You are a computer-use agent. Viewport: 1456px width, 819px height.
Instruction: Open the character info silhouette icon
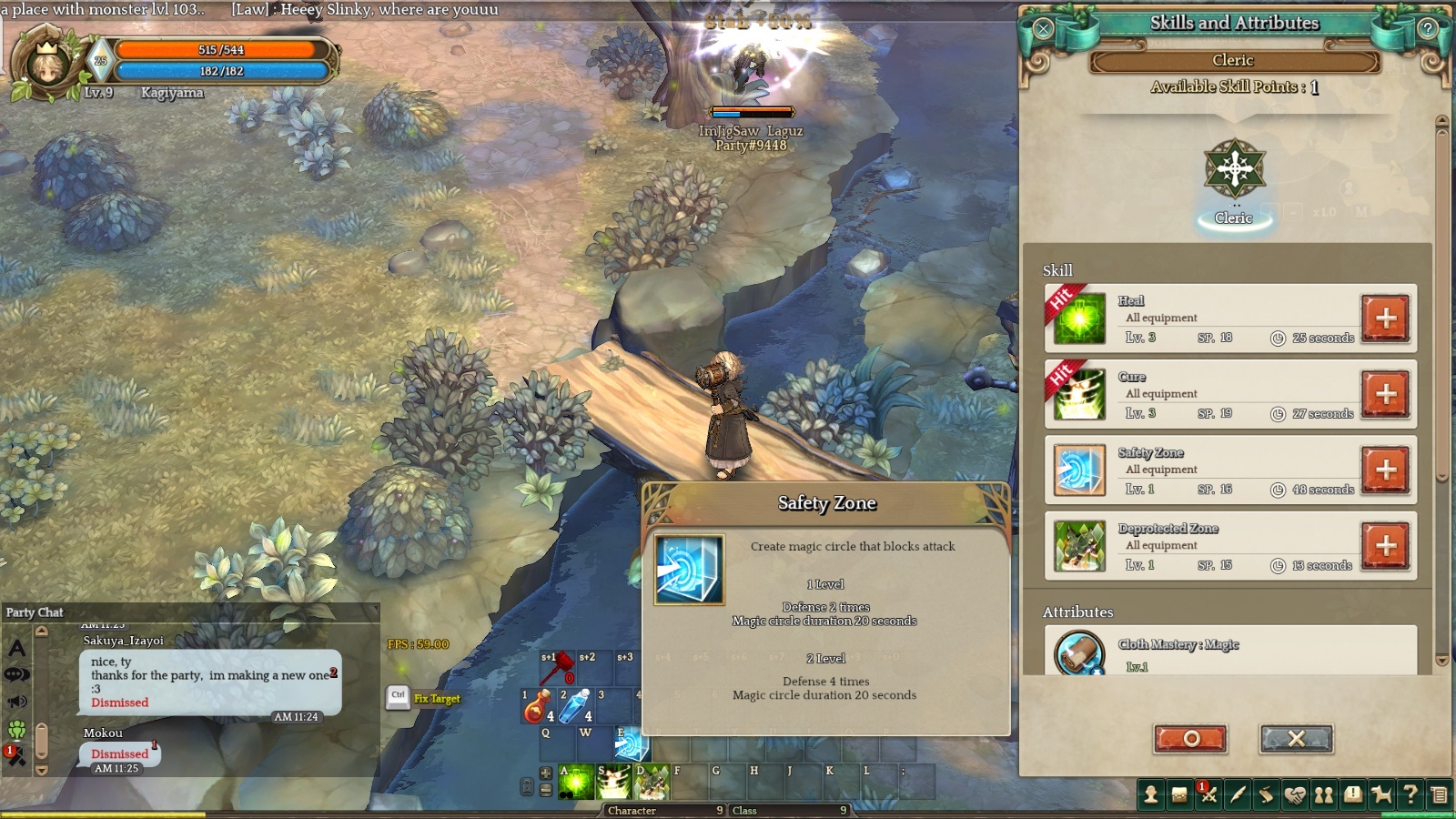tap(1151, 795)
